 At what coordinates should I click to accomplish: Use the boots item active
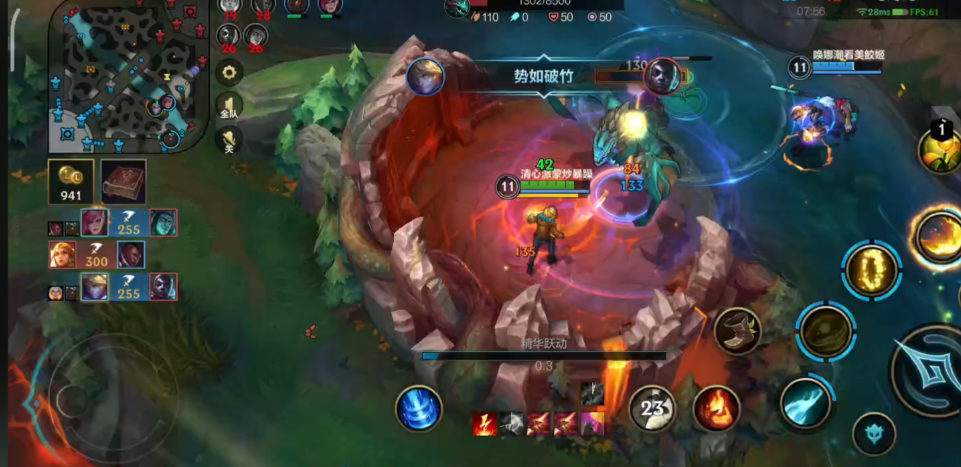(737, 330)
